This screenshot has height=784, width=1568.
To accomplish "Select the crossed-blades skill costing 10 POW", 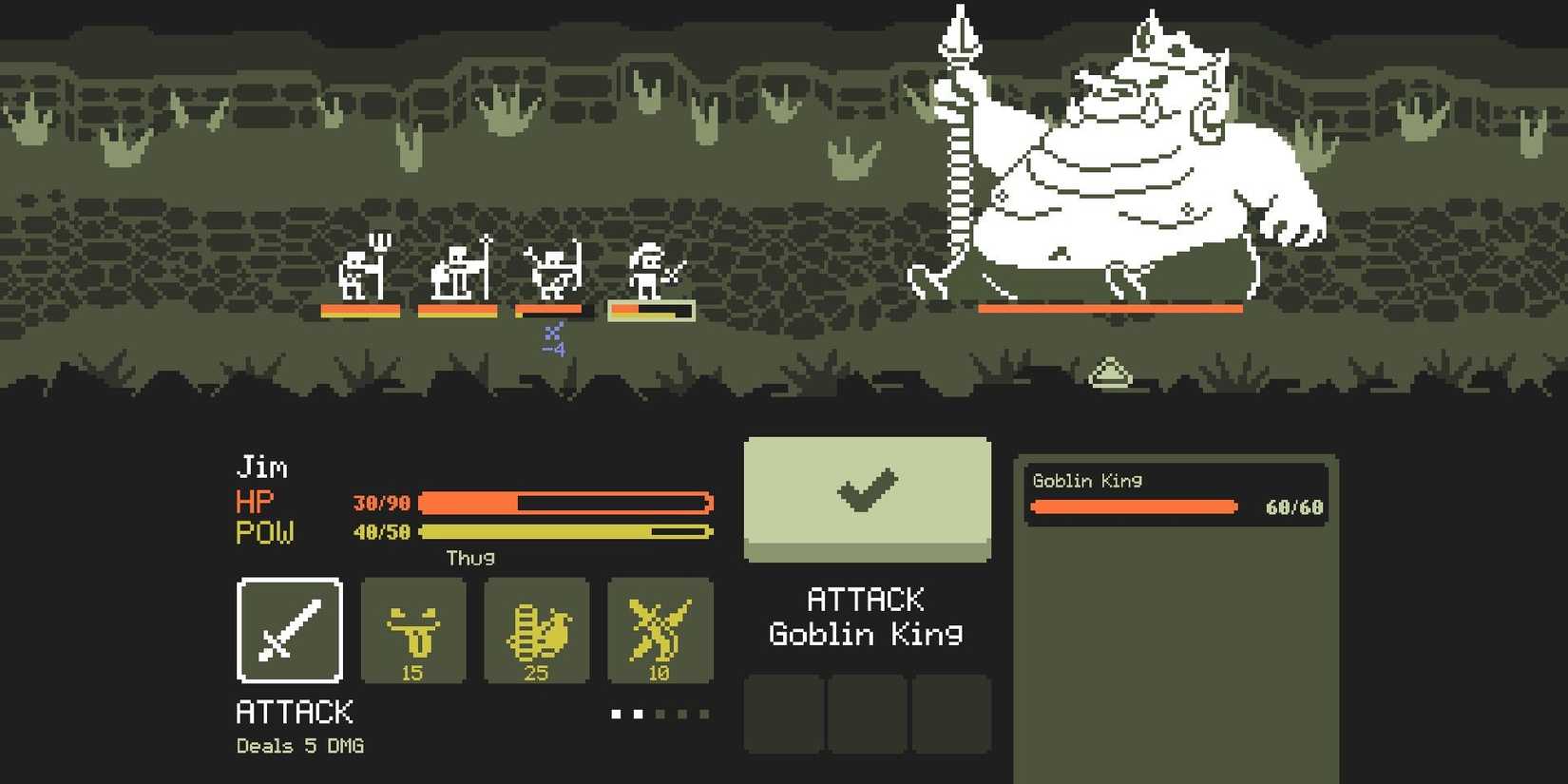I will pyautogui.click(x=660, y=632).
